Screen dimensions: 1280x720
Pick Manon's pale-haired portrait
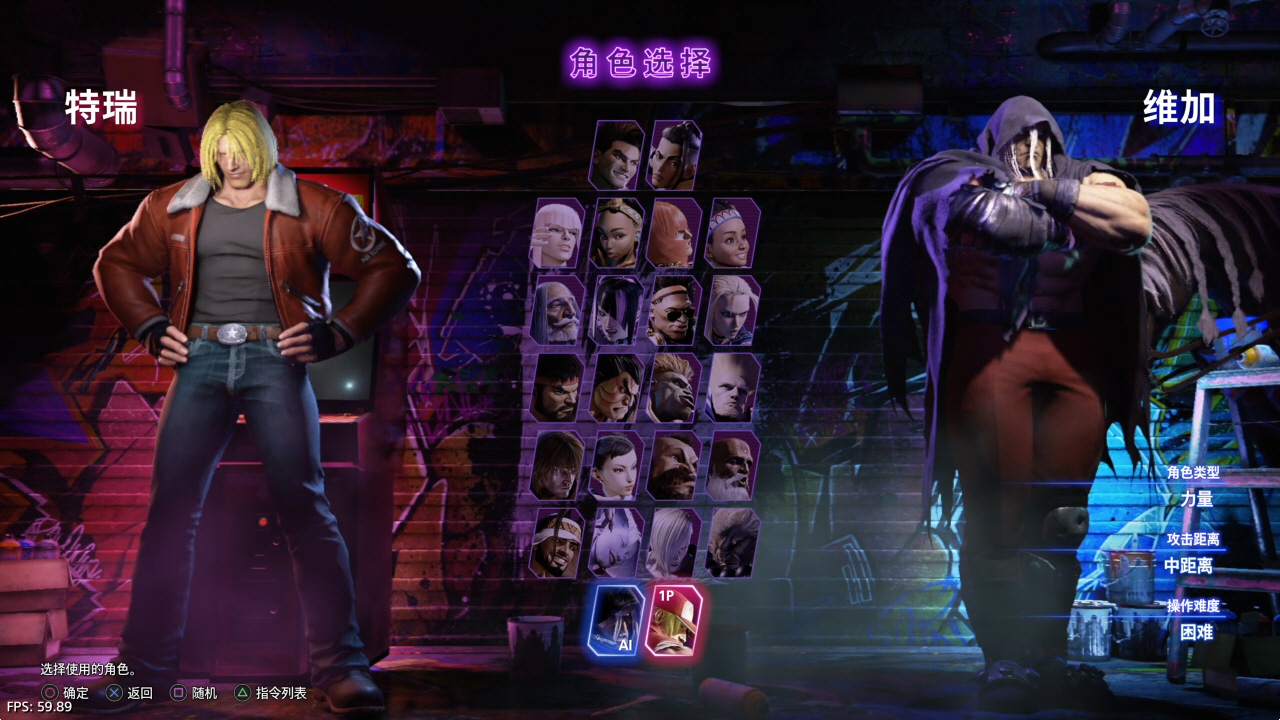coord(557,234)
